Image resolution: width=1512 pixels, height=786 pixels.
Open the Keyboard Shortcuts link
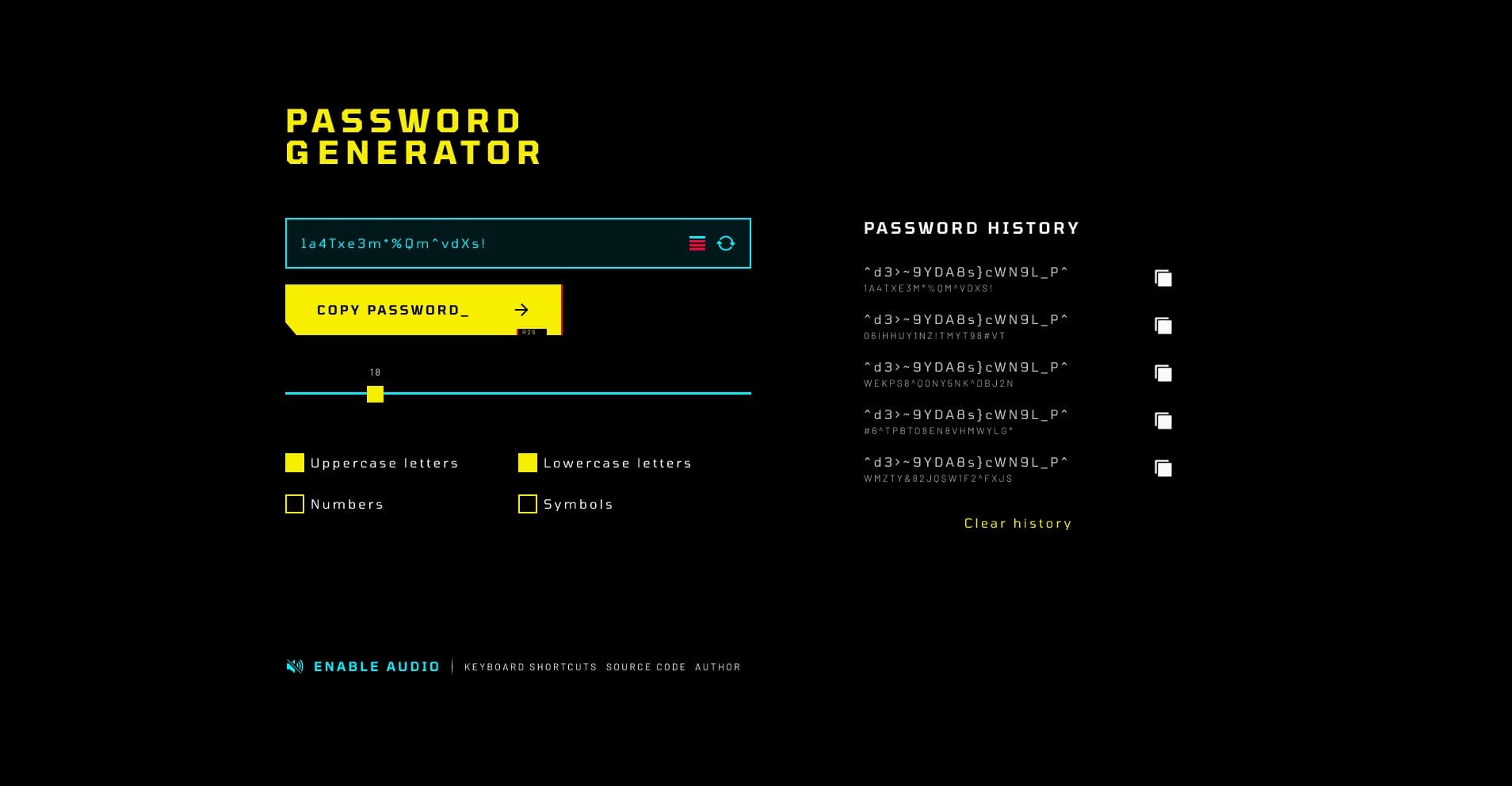[x=530, y=667]
